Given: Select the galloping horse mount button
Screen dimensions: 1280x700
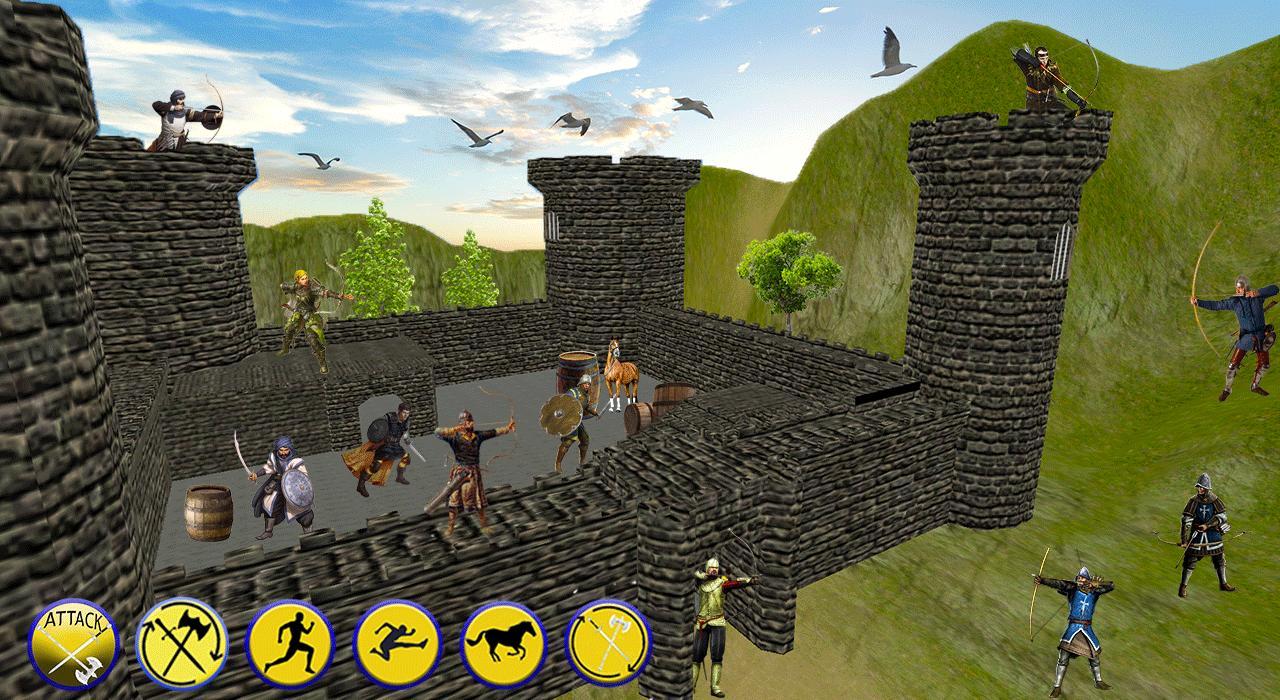Looking at the screenshot, I should [x=503, y=643].
